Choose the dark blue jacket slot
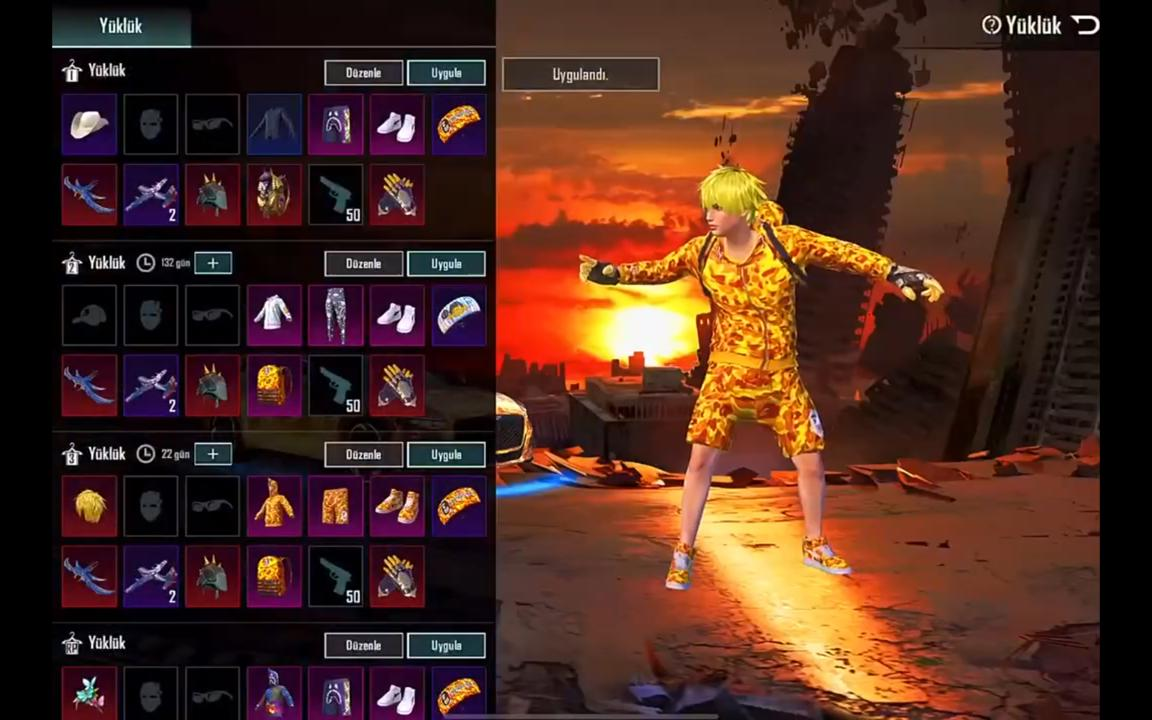This screenshot has height=720, width=1152. (x=274, y=124)
